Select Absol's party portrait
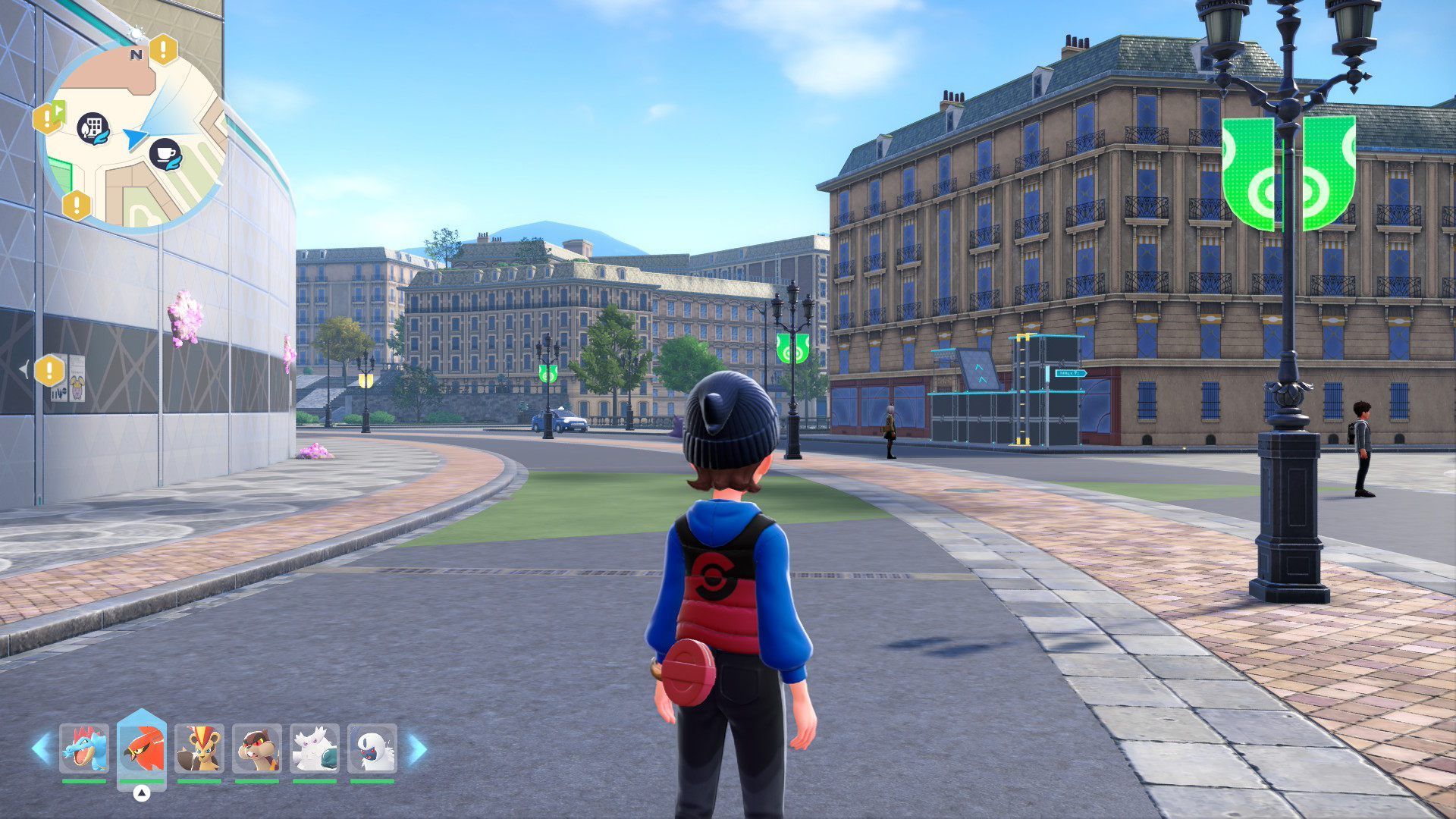Image resolution: width=1456 pixels, height=819 pixels. 372,748
